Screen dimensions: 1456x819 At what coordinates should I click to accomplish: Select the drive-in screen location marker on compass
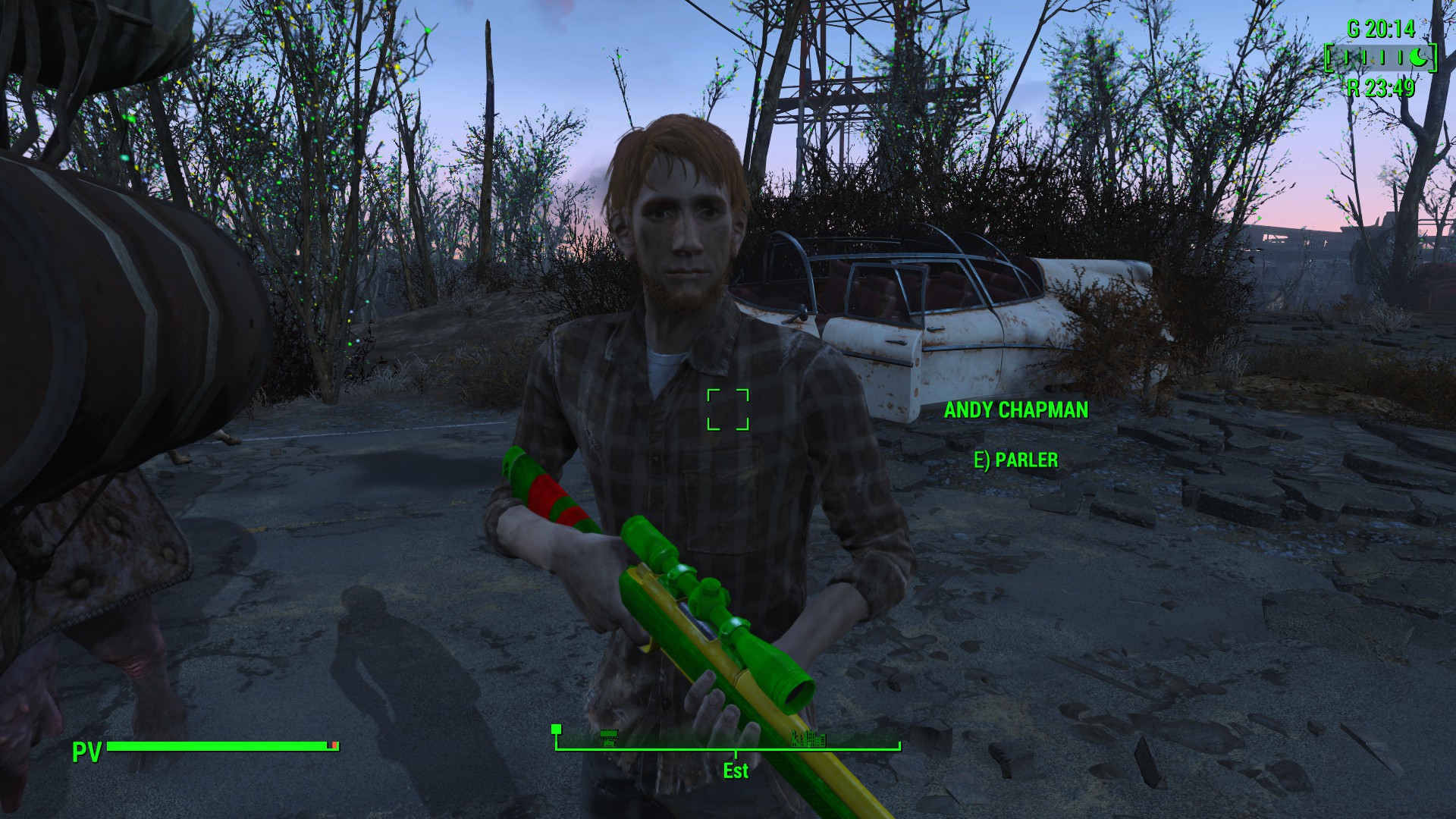click(608, 736)
